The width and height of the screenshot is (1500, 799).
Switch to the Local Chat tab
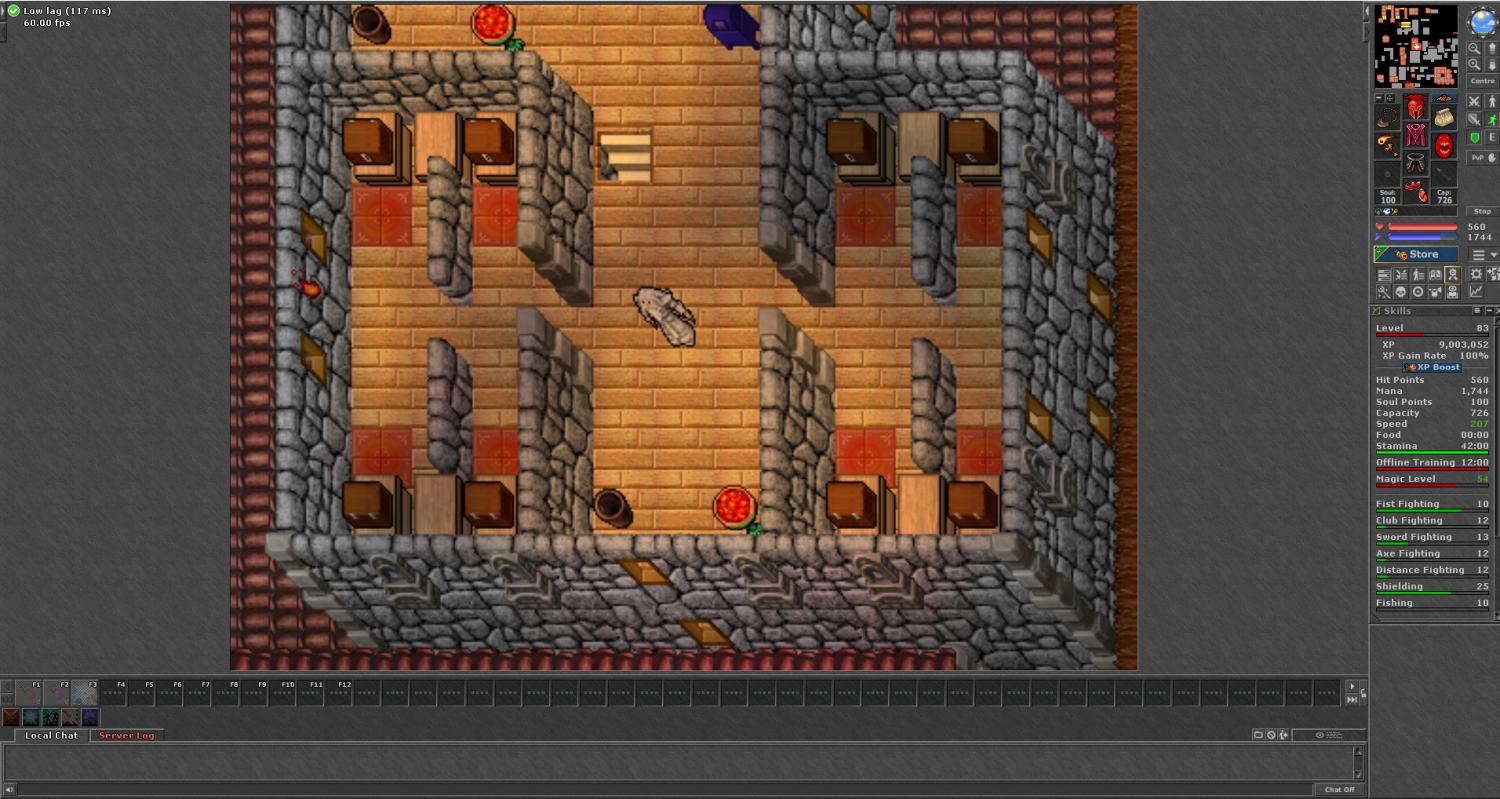[x=52, y=736]
